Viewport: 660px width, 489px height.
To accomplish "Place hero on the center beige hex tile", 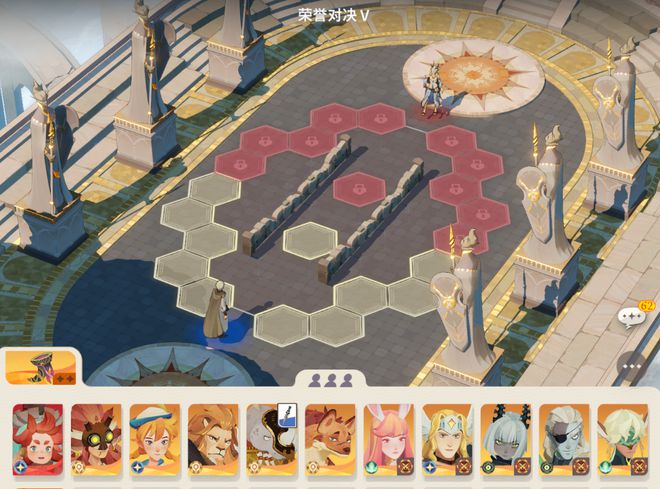I will click(x=307, y=241).
